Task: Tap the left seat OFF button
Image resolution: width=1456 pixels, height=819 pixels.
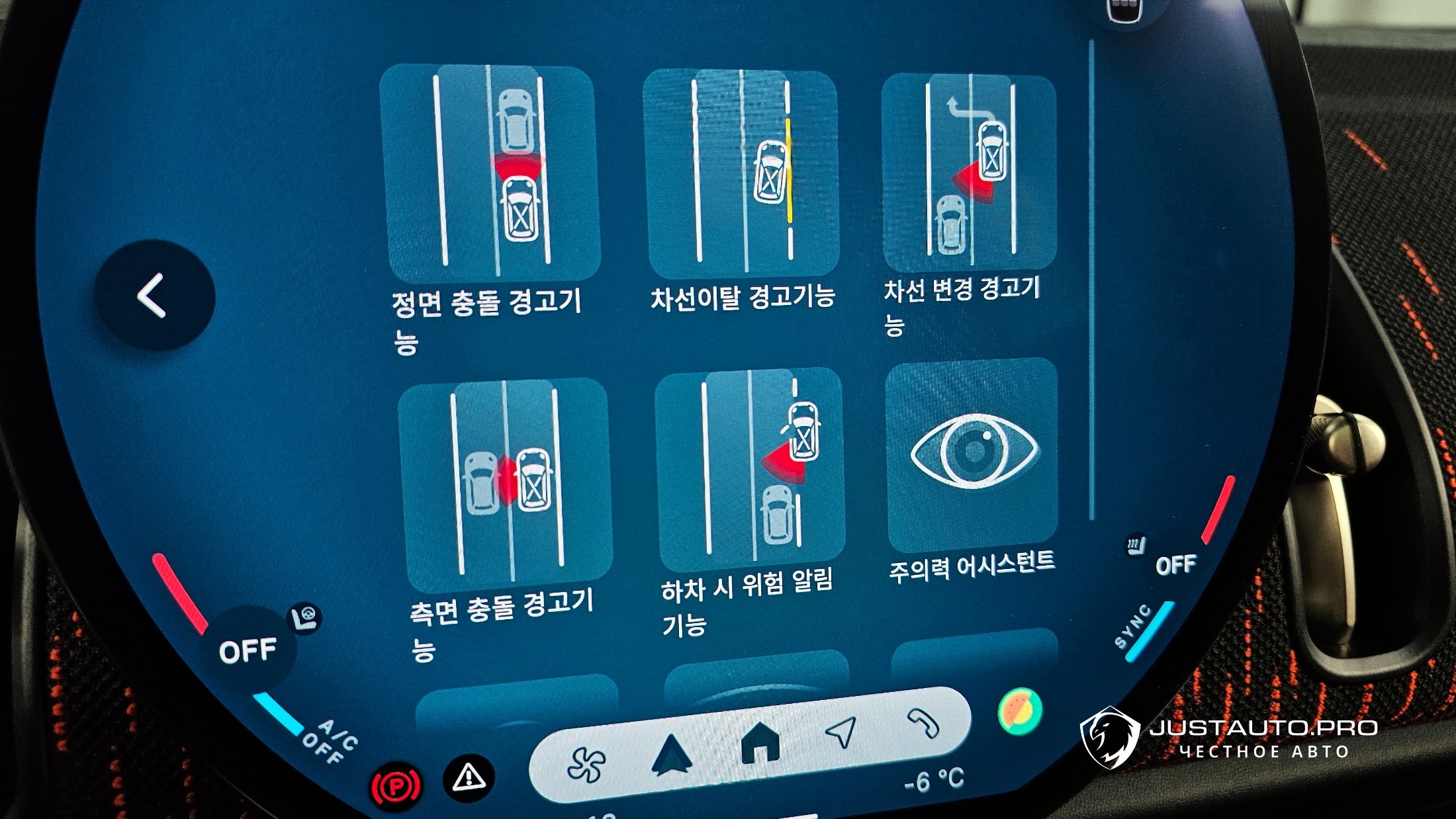Action: tap(248, 650)
